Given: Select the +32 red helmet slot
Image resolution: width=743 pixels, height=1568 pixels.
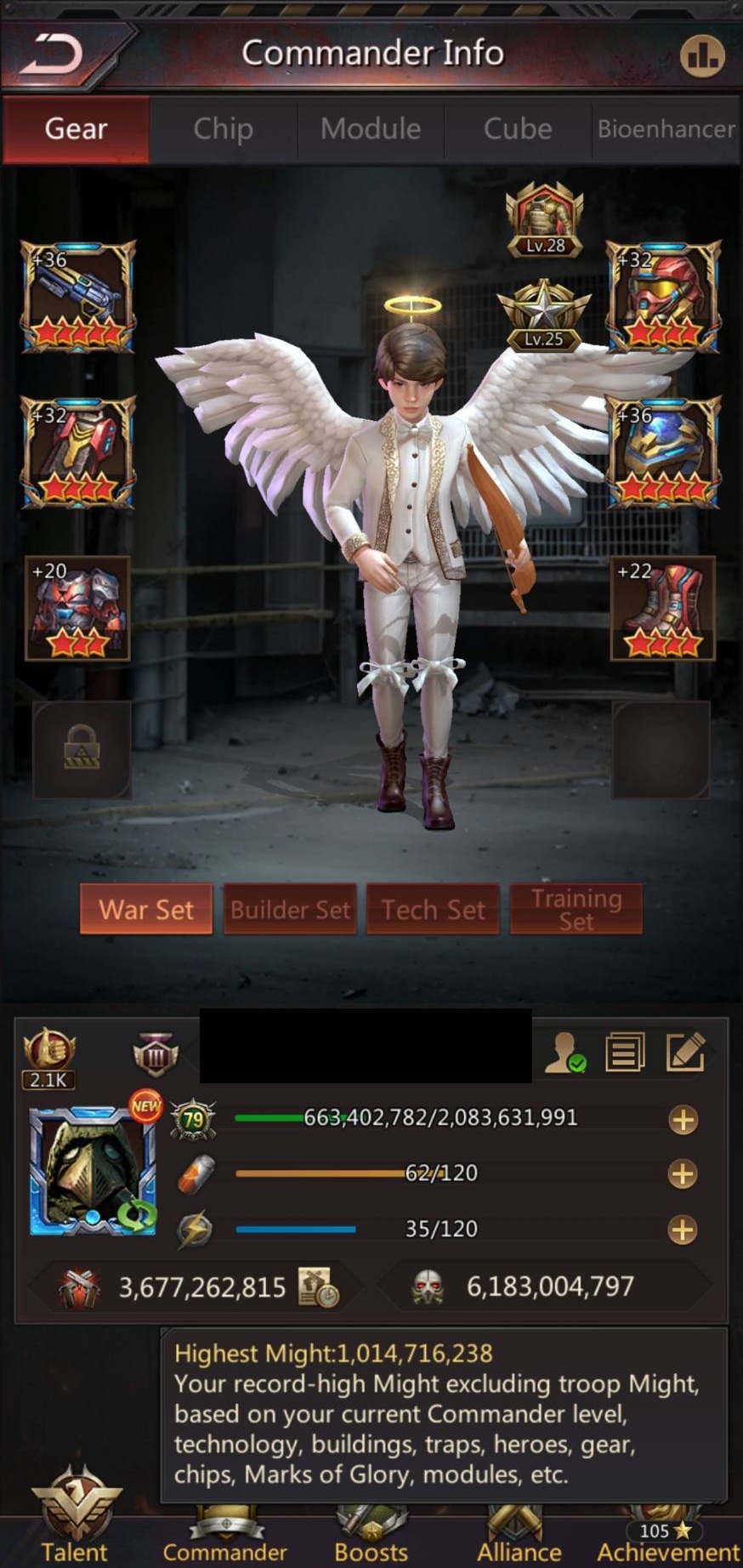Looking at the screenshot, I should point(662,297).
